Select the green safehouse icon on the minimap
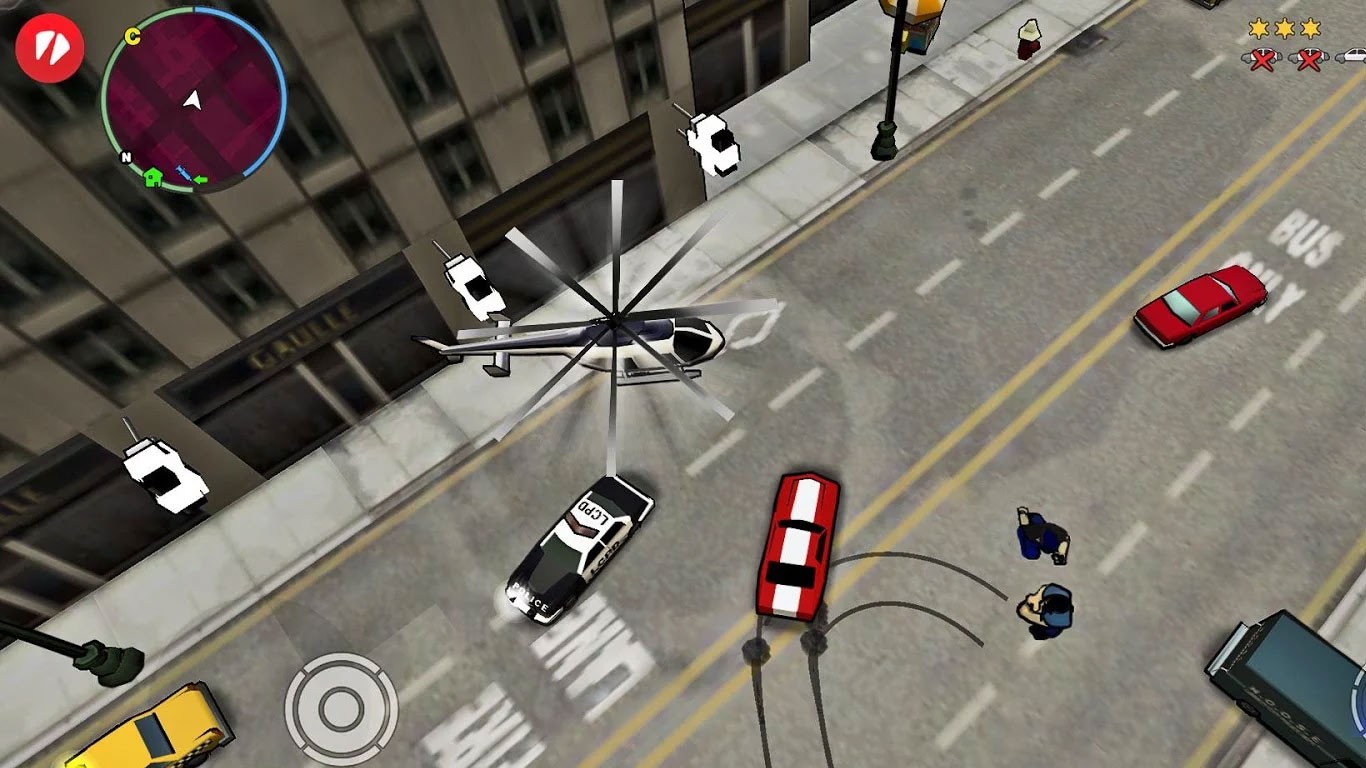Image resolution: width=1366 pixels, height=768 pixels. pos(153,178)
